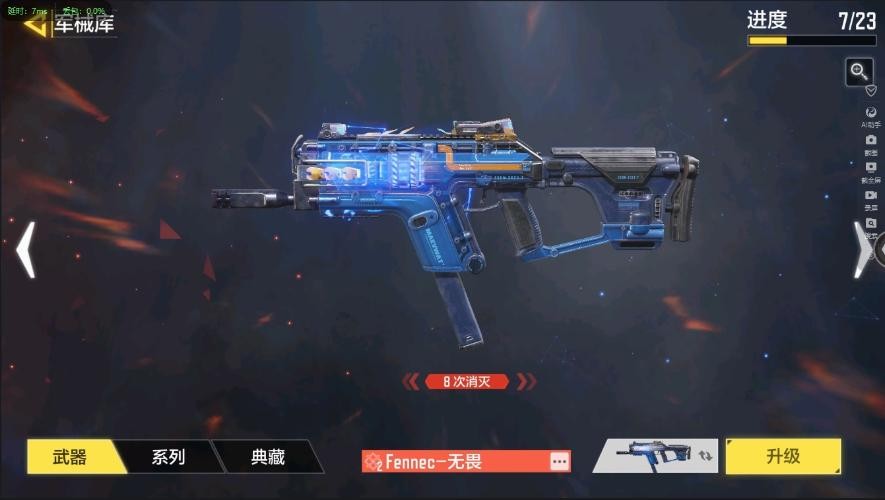This screenshot has width=885, height=500.
Task: Go back from the 军械库 armory screen
Action: (x=36, y=24)
